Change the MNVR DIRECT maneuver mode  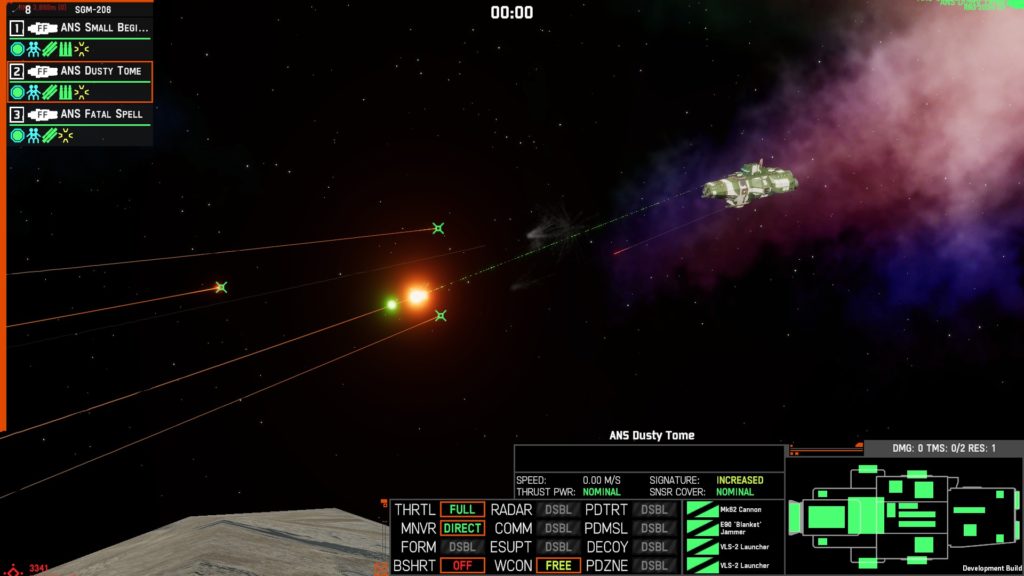pyautogui.click(x=462, y=528)
